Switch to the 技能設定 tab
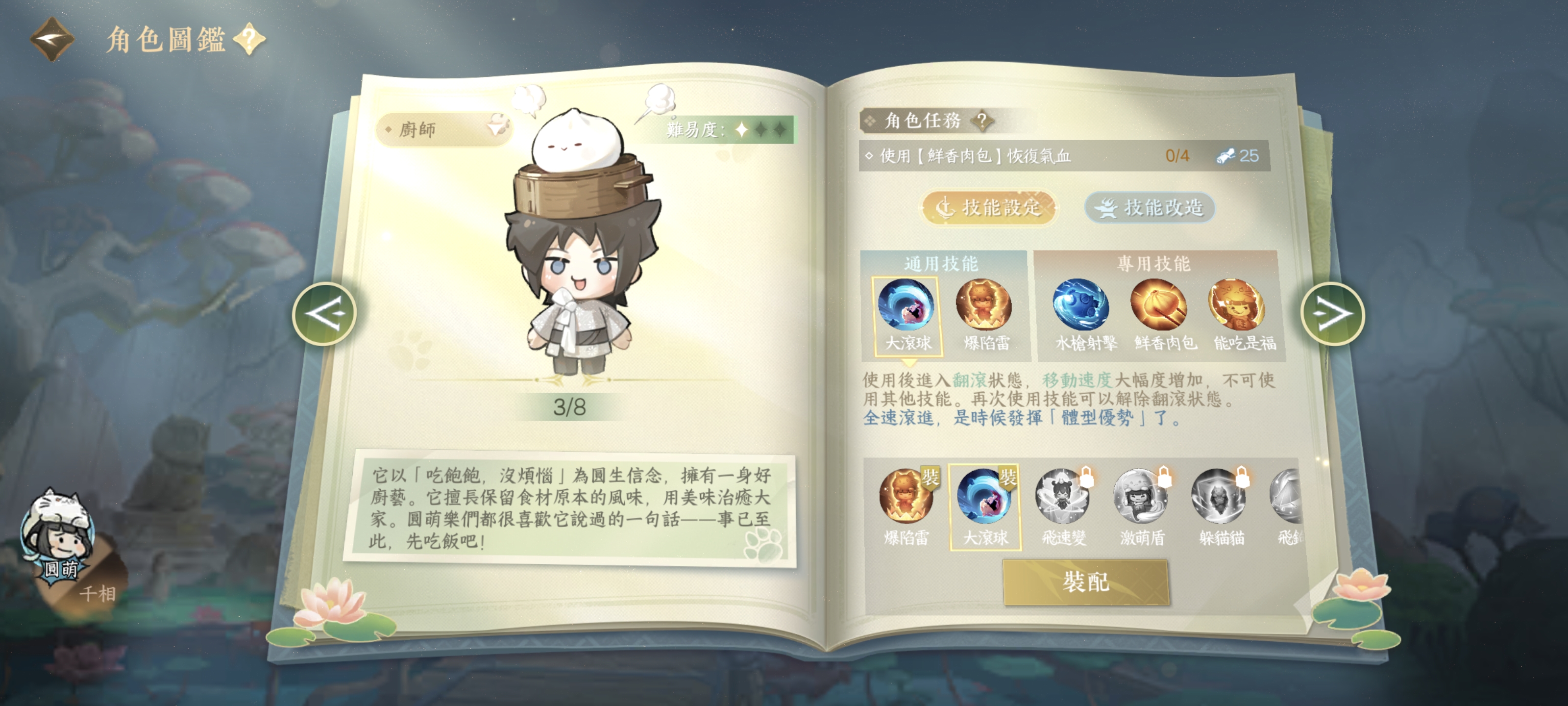The image size is (1568, 706). [x=988, y=208]
